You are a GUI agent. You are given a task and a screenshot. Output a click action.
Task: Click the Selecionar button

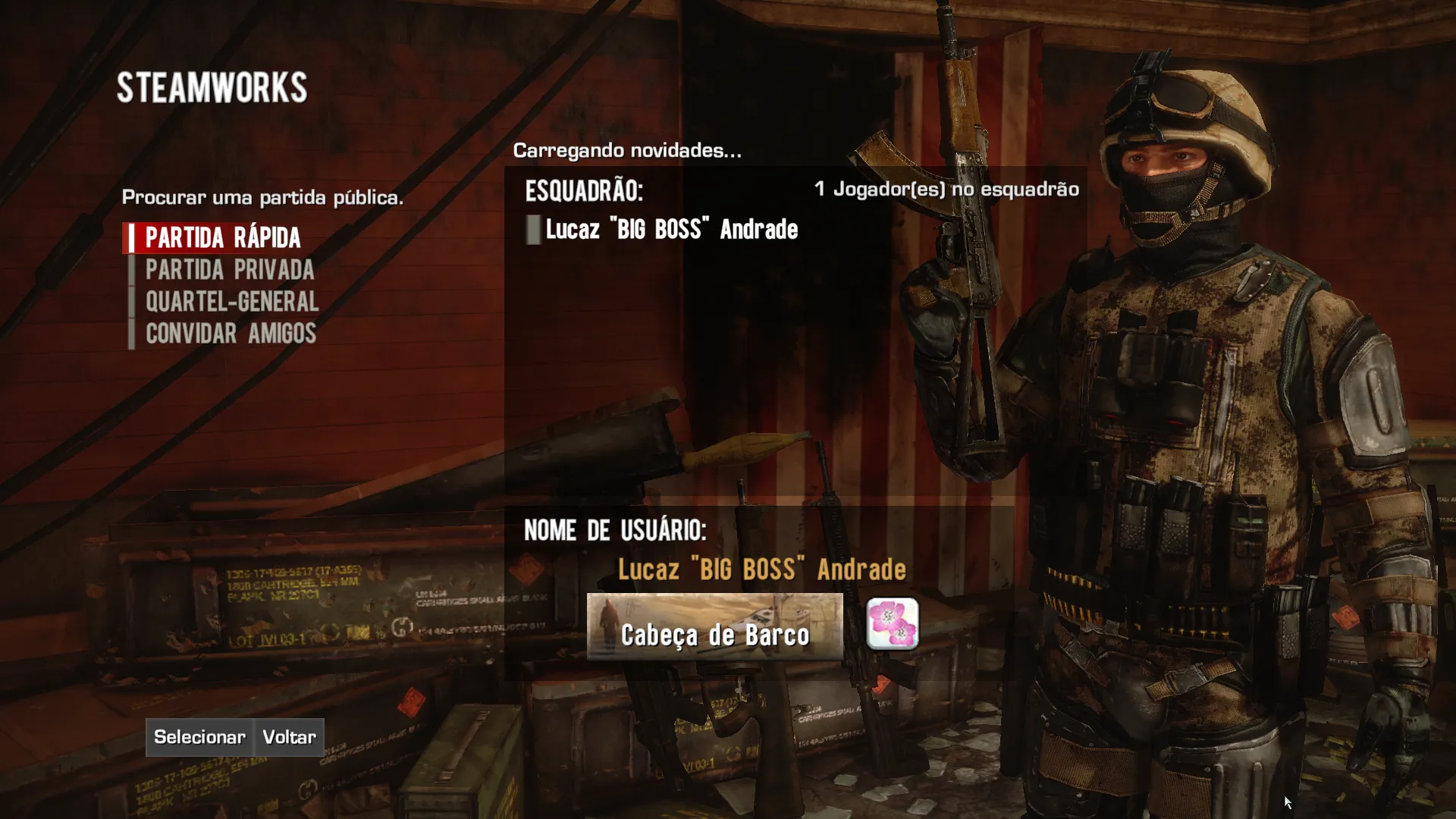pos(199,737)
